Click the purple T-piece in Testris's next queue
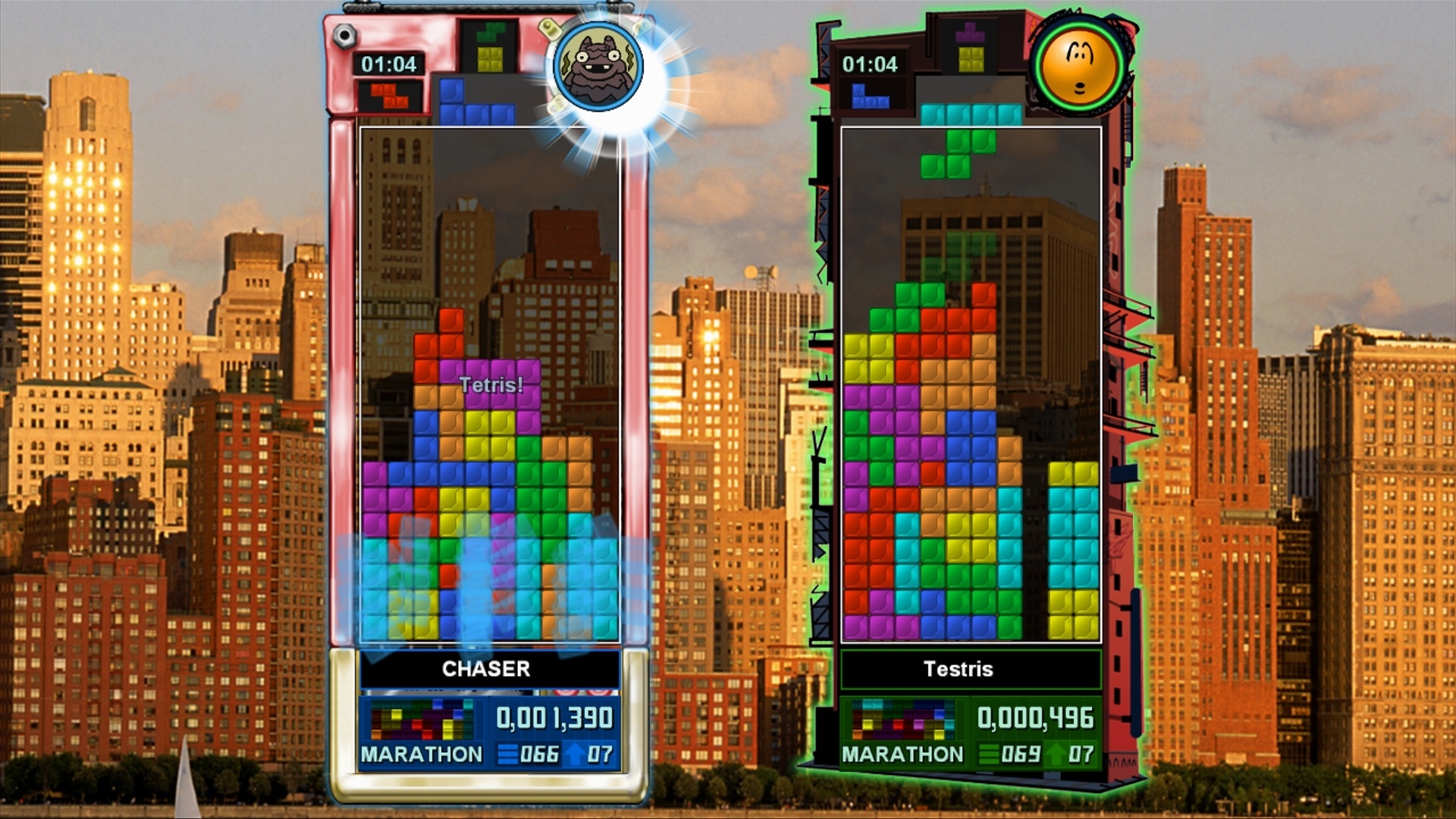 (968, 32)
